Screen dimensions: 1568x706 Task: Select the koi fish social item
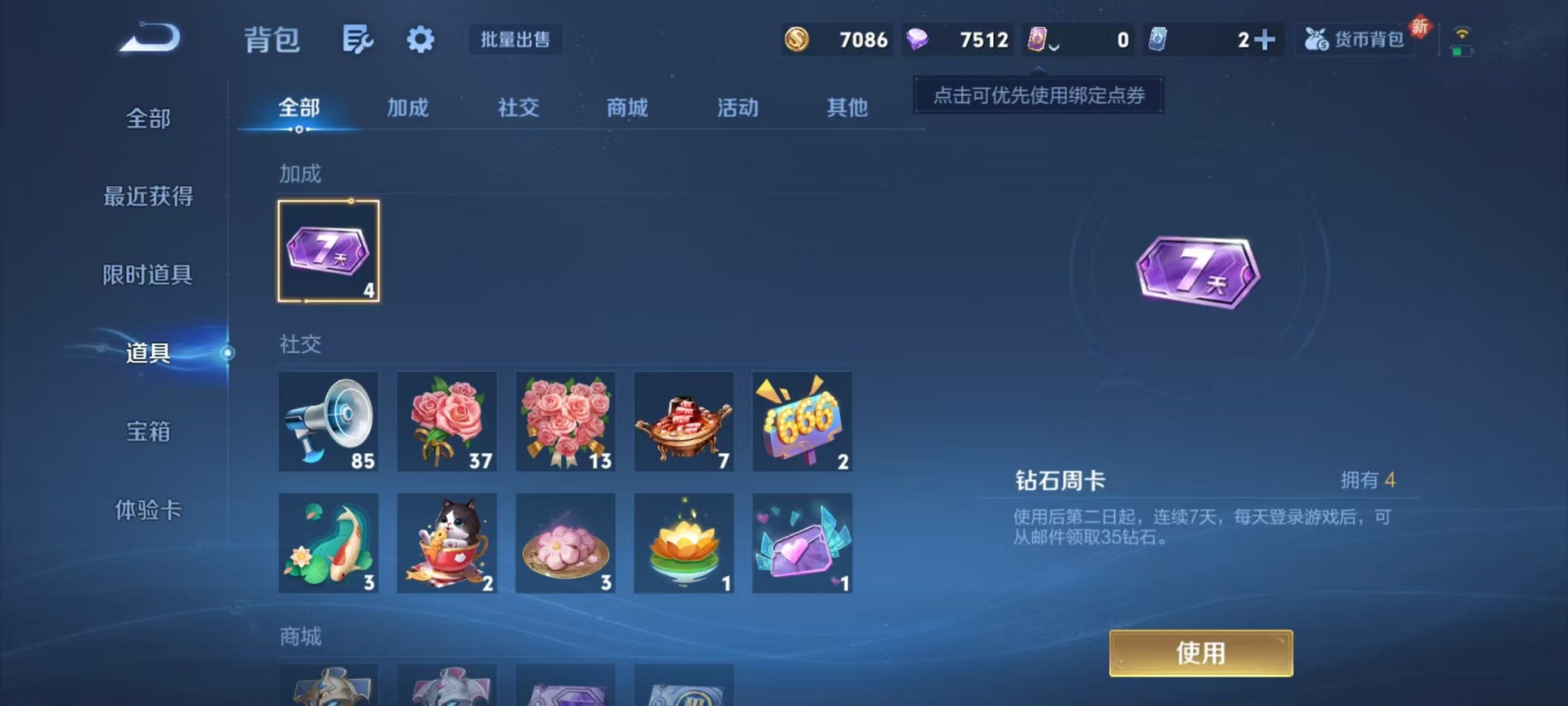coord(328,544)
